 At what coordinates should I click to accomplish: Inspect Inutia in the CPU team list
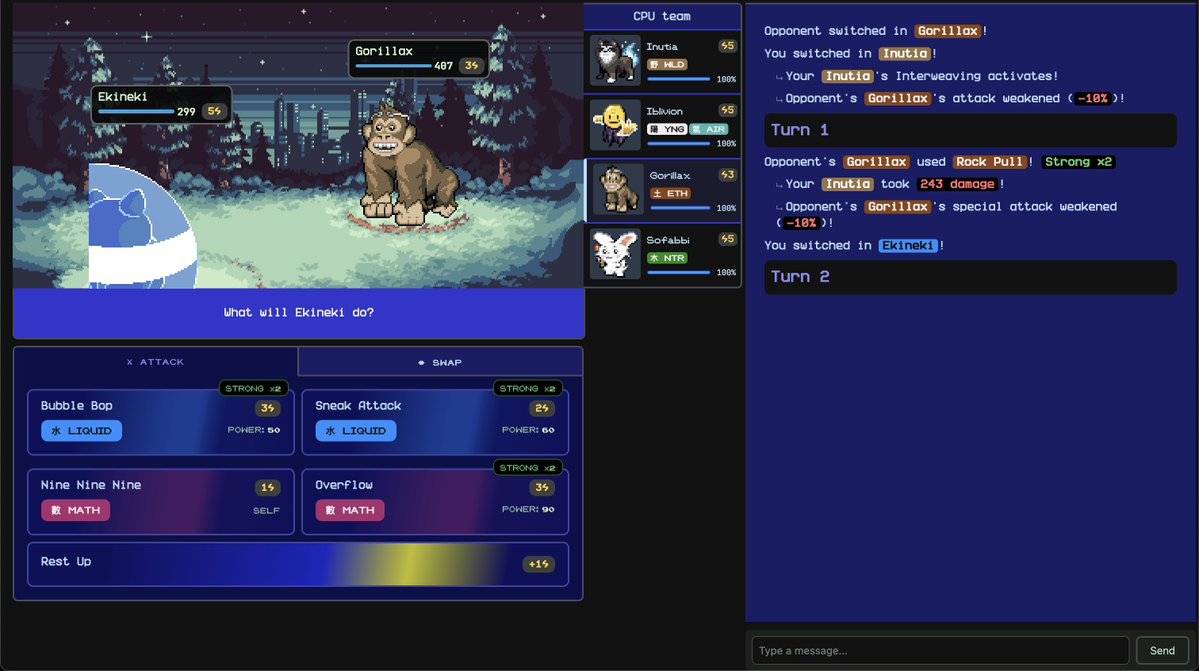point(662,62)
